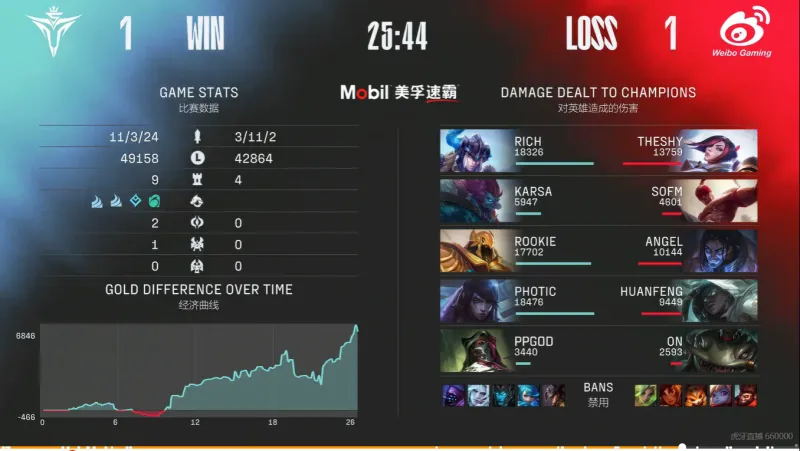This screenshot has height=451, width=800.
Task: Click TheShy's Fiora portrait
Action: [720, 150]
